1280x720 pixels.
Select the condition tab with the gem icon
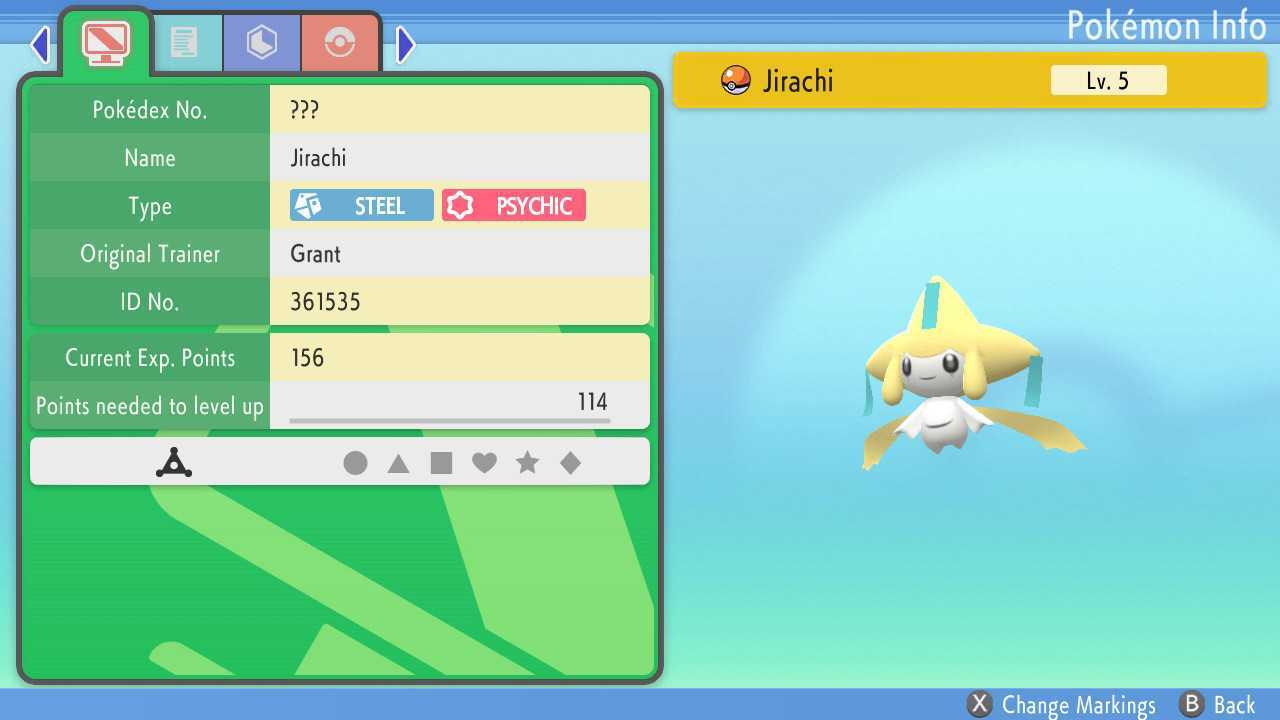click(261, 42)
